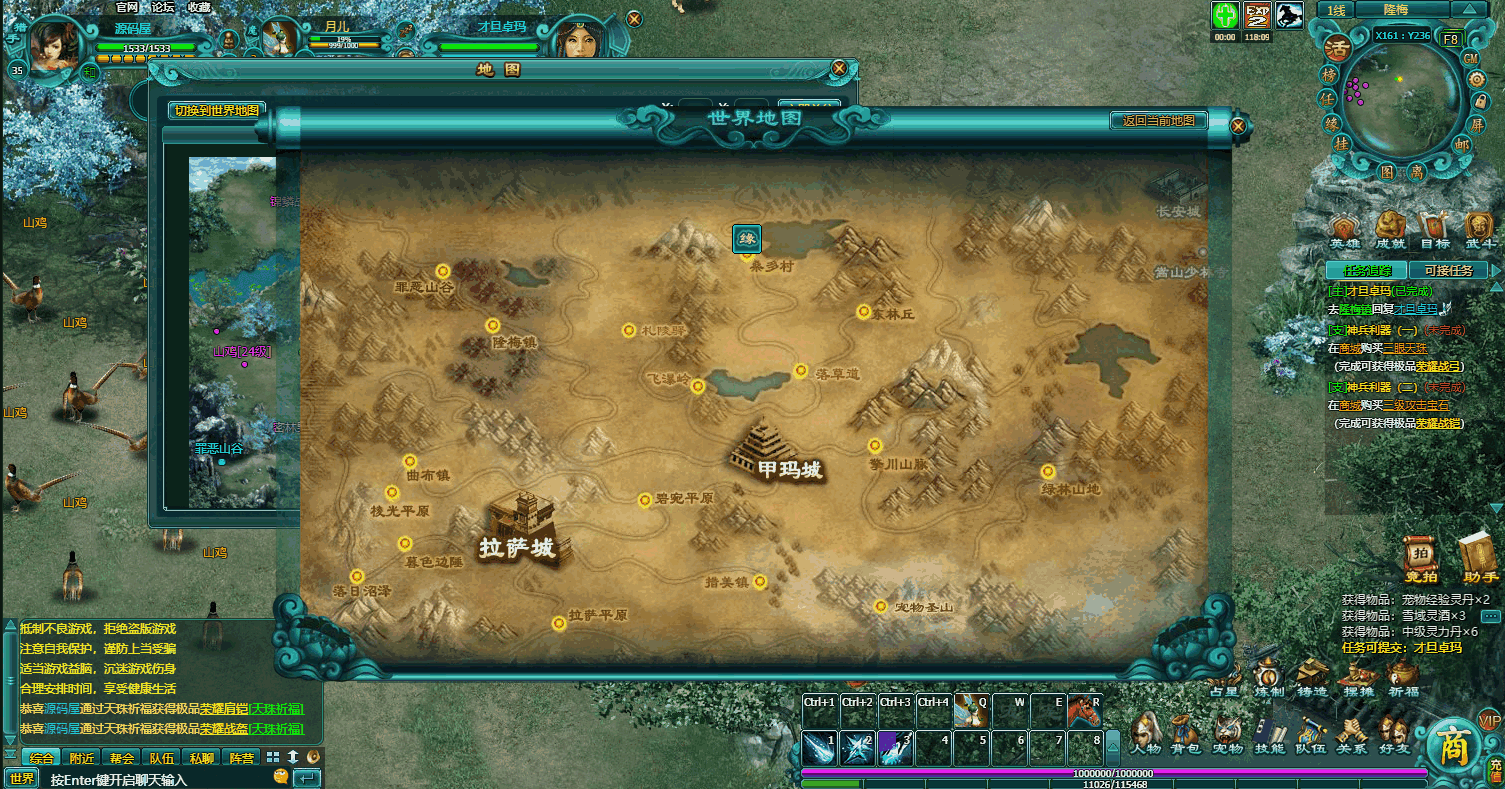Close the world map window
This screenshot has width=1505, height=789.
tap(1238, 127)
